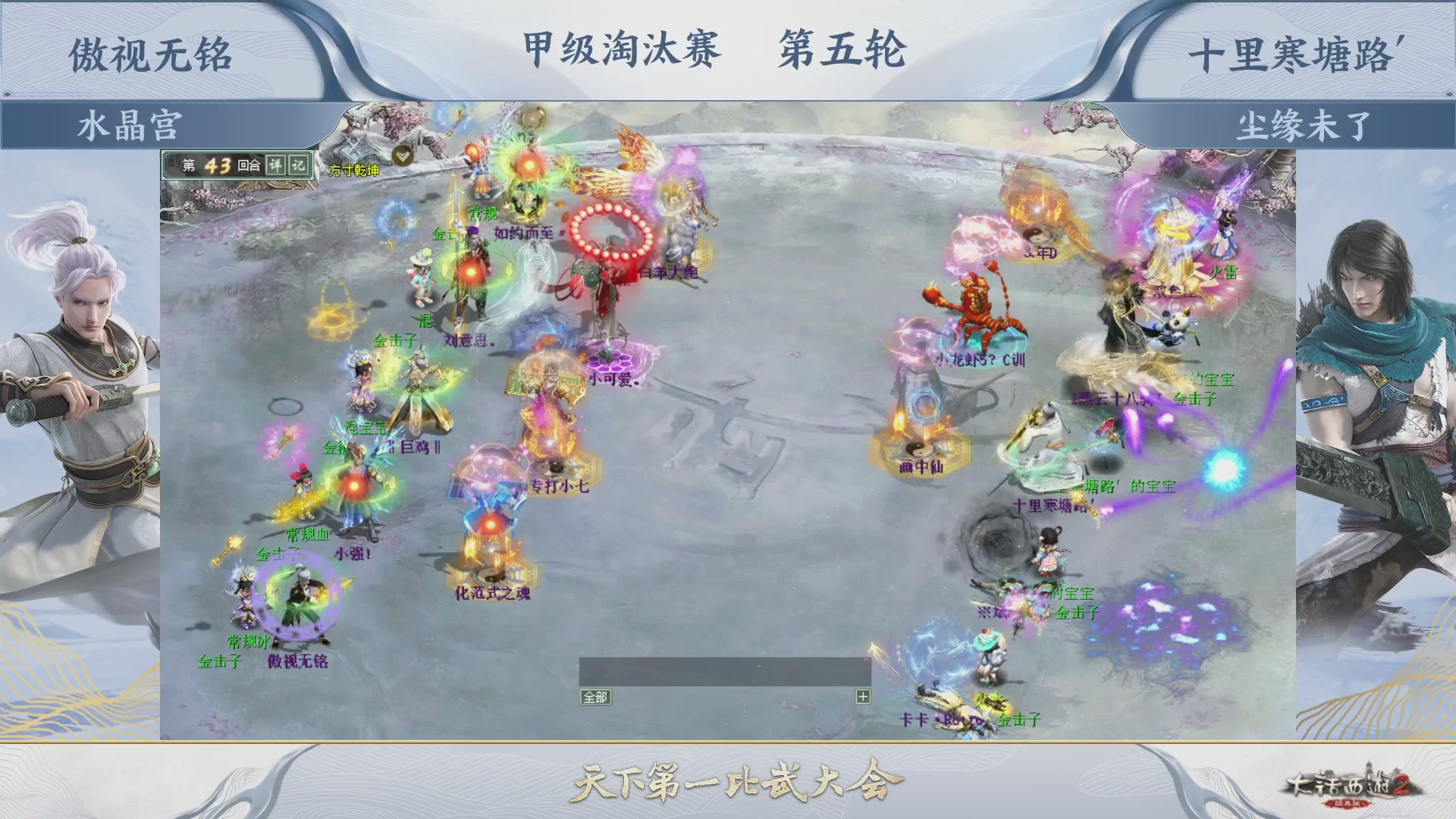
Task: Click the round emblem badge beside 方寸乾坤
Action: click(403, 156)
